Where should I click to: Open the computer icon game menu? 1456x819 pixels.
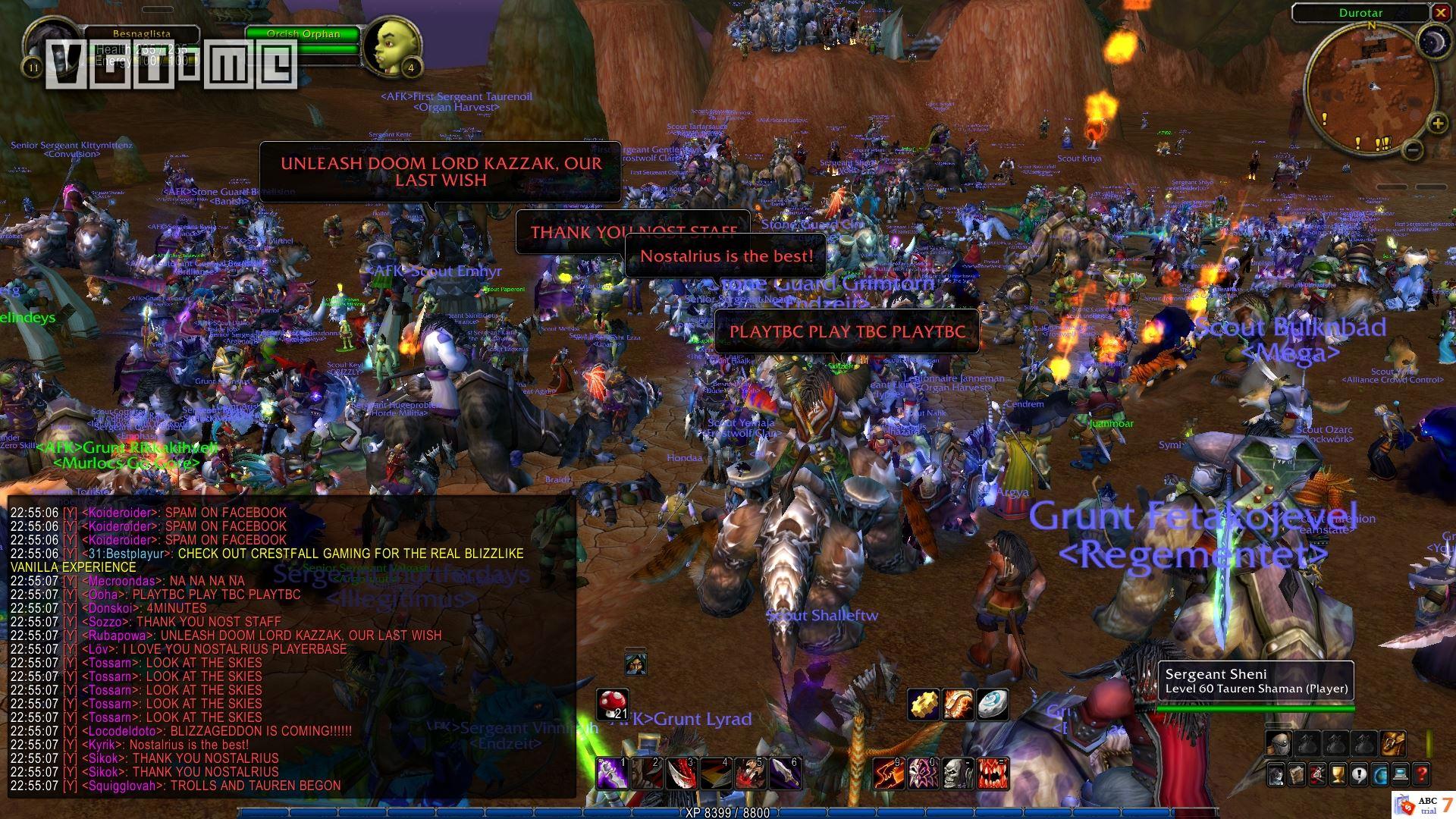[1400, 774]
